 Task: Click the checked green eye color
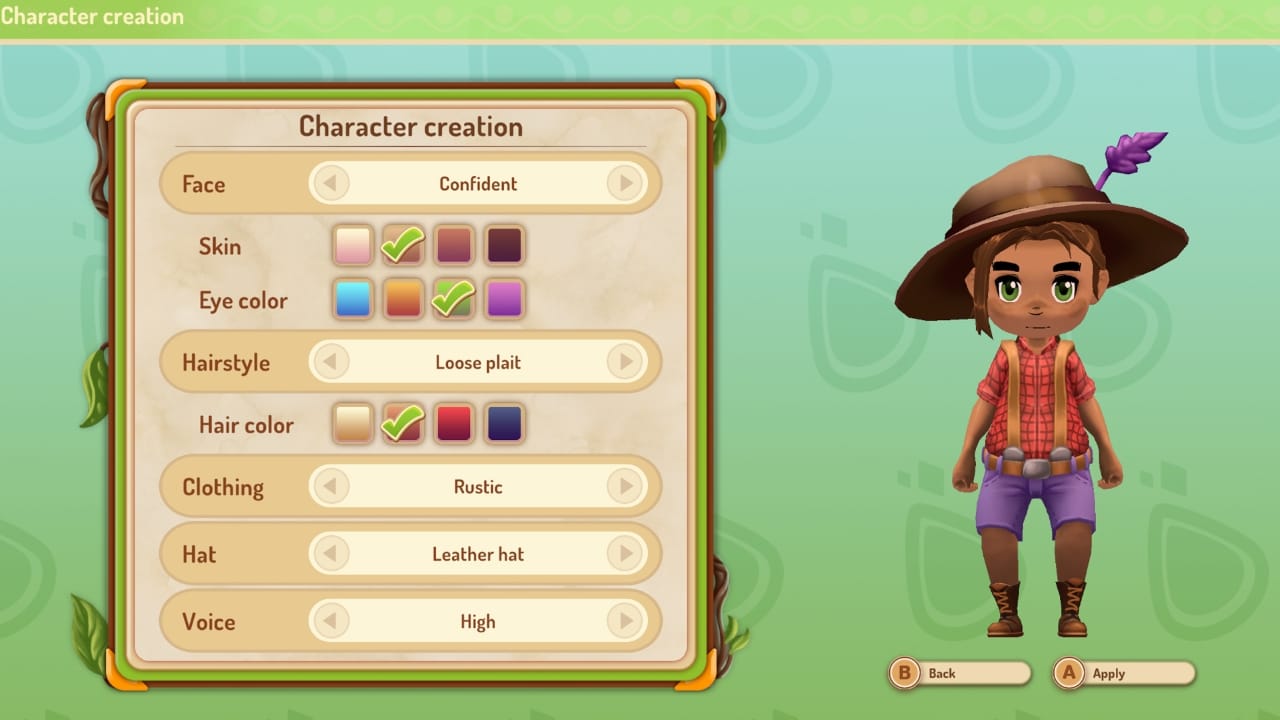pyautogui.click(x=453, y=299)
